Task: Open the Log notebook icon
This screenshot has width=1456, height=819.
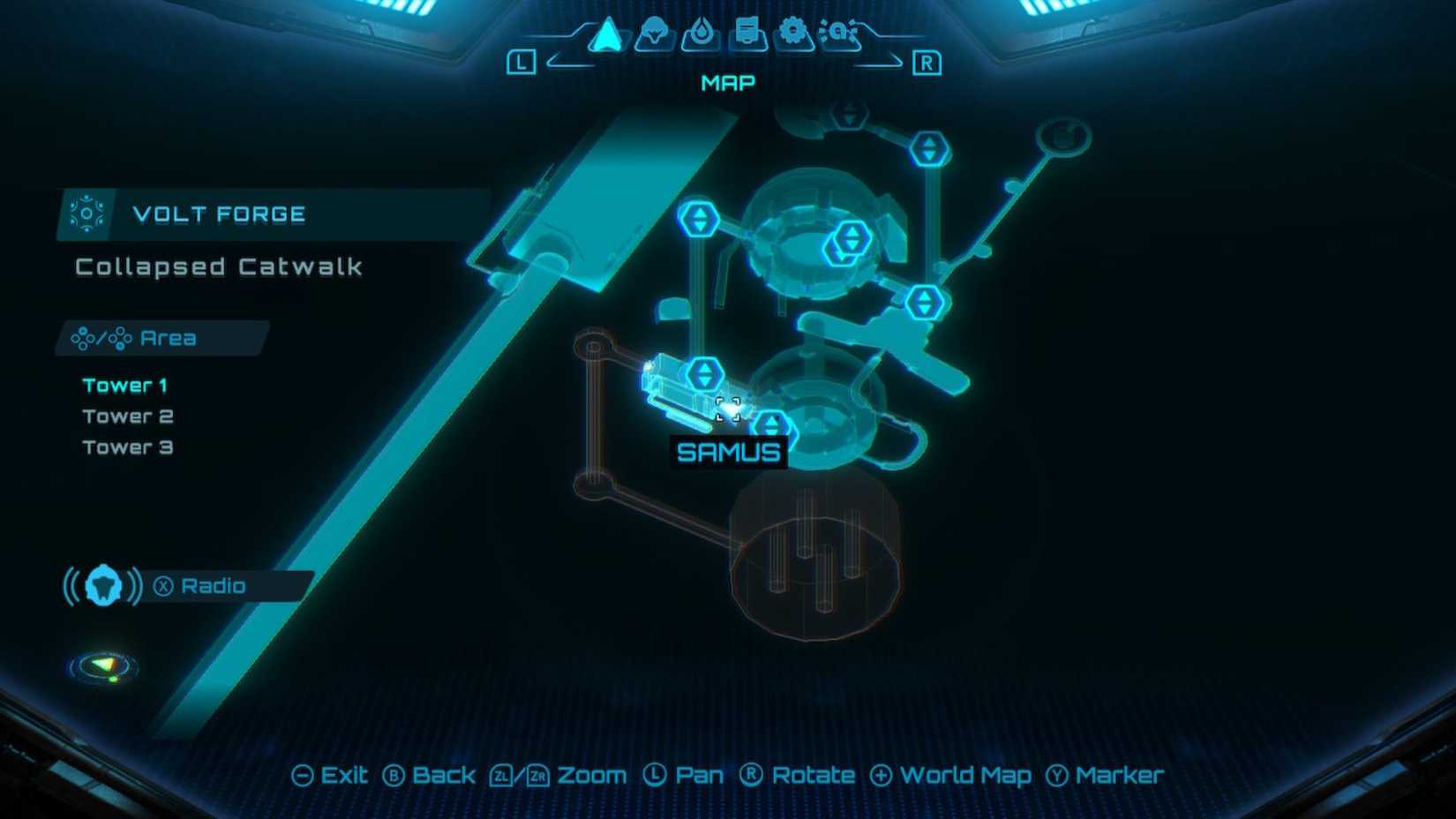Action: [747, 34]
